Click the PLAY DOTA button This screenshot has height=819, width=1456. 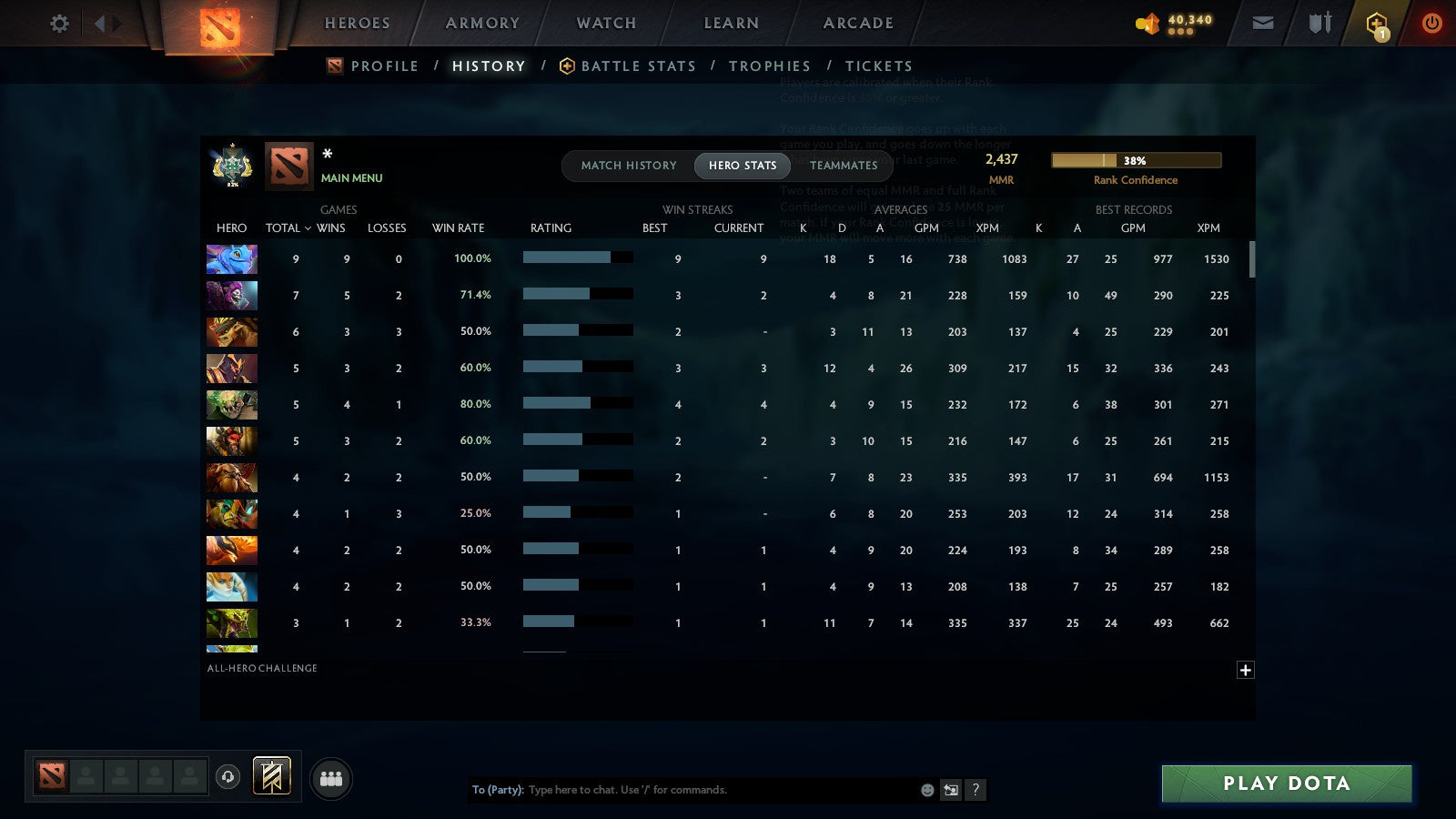click(x=1285, y=784)
